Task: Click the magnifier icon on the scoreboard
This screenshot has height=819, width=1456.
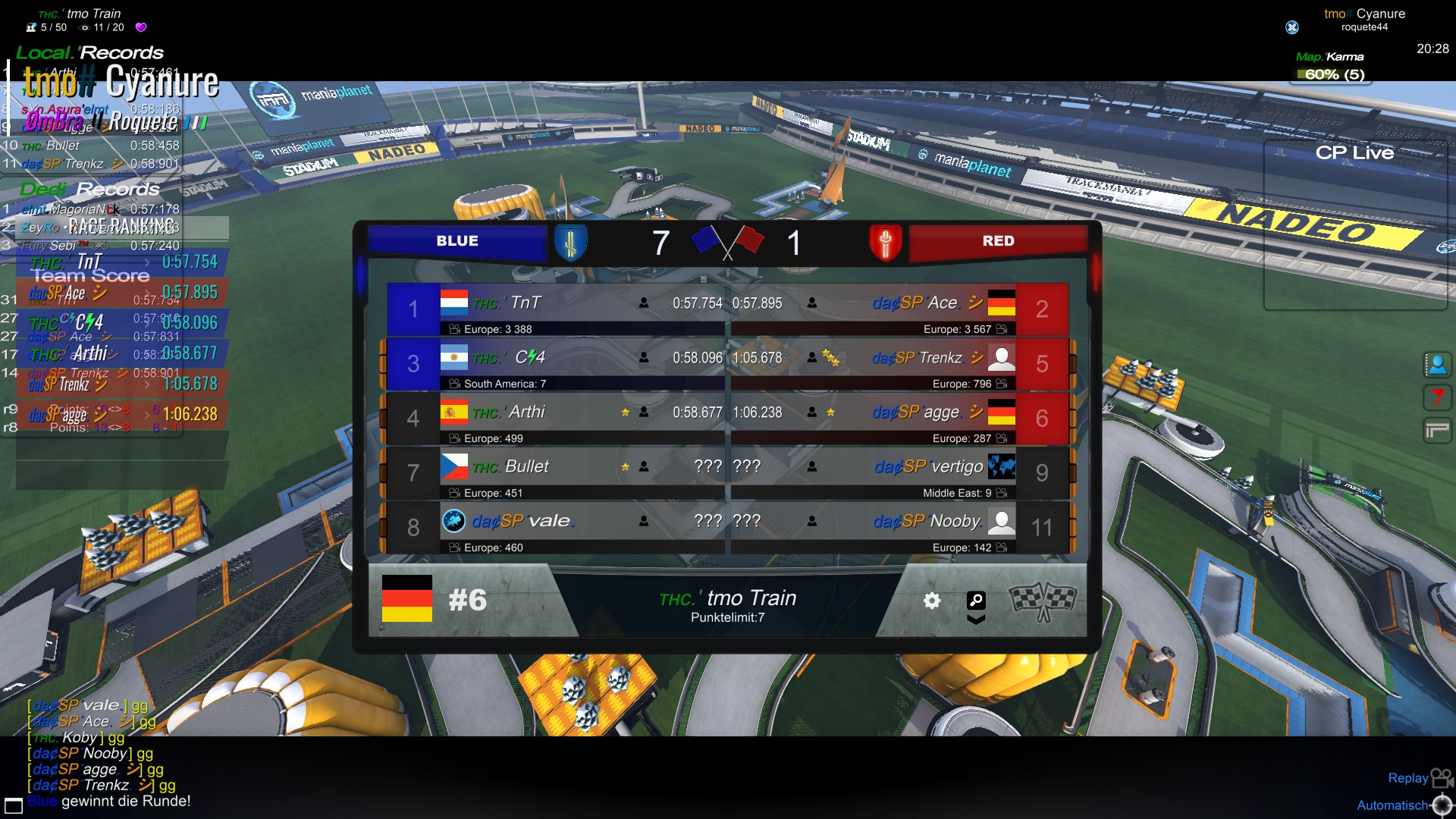Action: (x=976, y=601)
